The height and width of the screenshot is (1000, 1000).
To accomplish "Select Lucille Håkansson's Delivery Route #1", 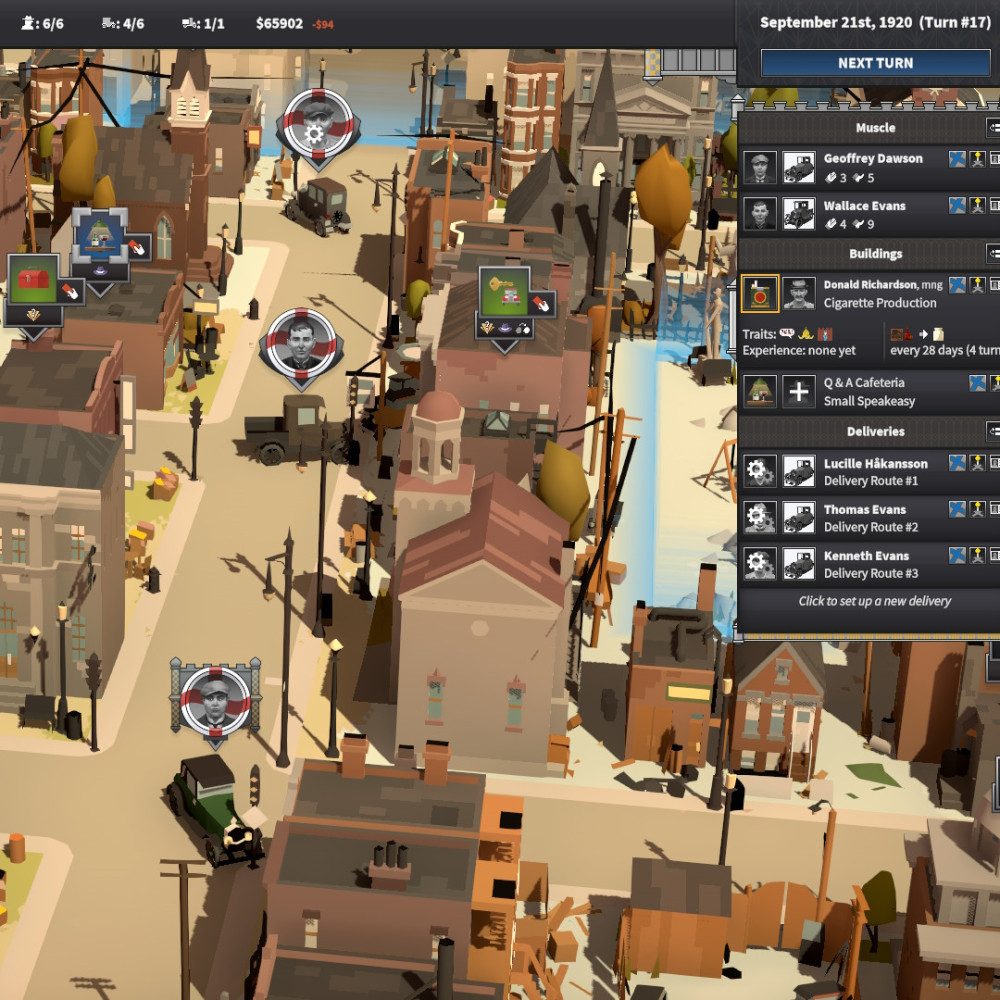I will coord(875,472).
